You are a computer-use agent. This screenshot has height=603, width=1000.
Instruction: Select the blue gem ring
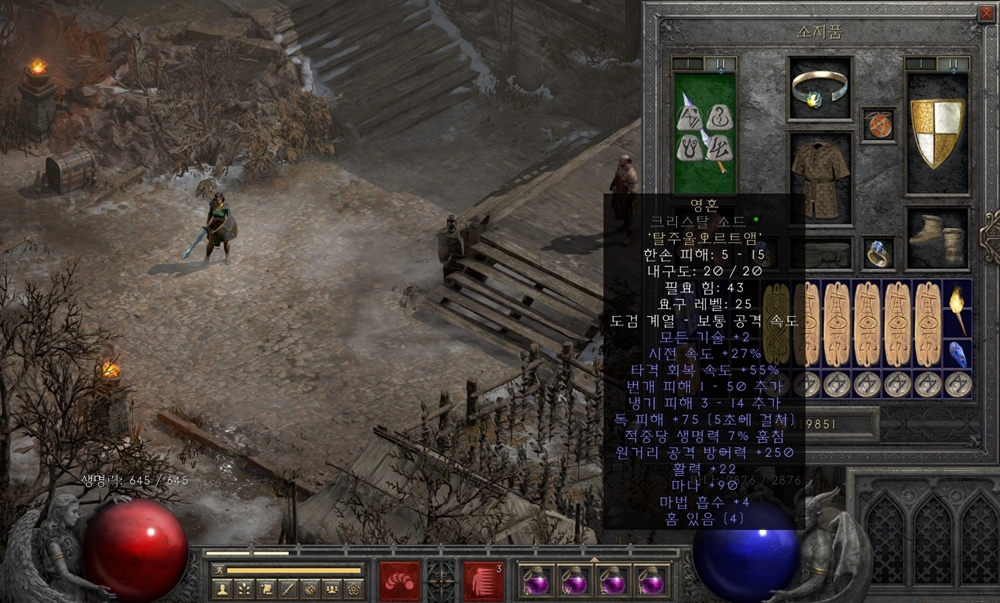tap(878, 254)
